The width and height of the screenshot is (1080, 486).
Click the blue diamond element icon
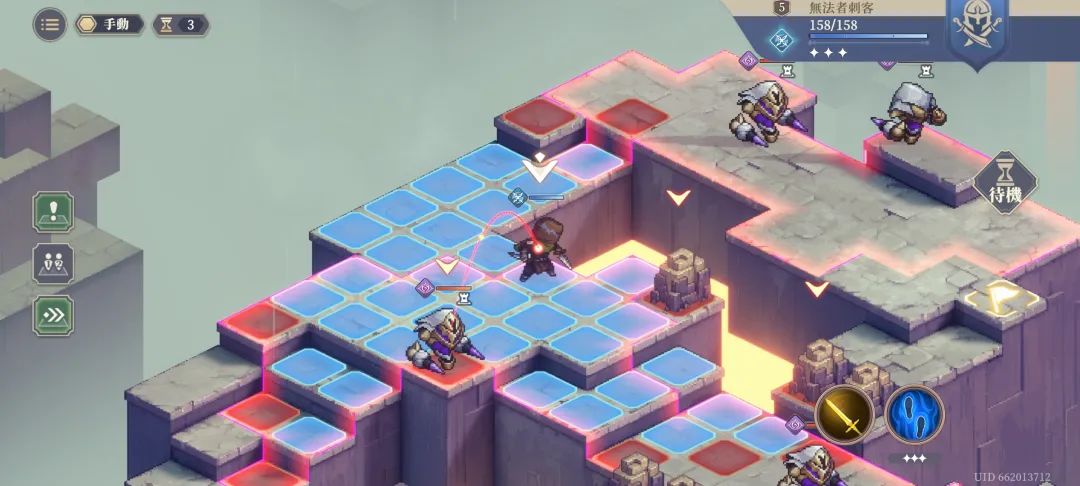click(x=781, y=41)
